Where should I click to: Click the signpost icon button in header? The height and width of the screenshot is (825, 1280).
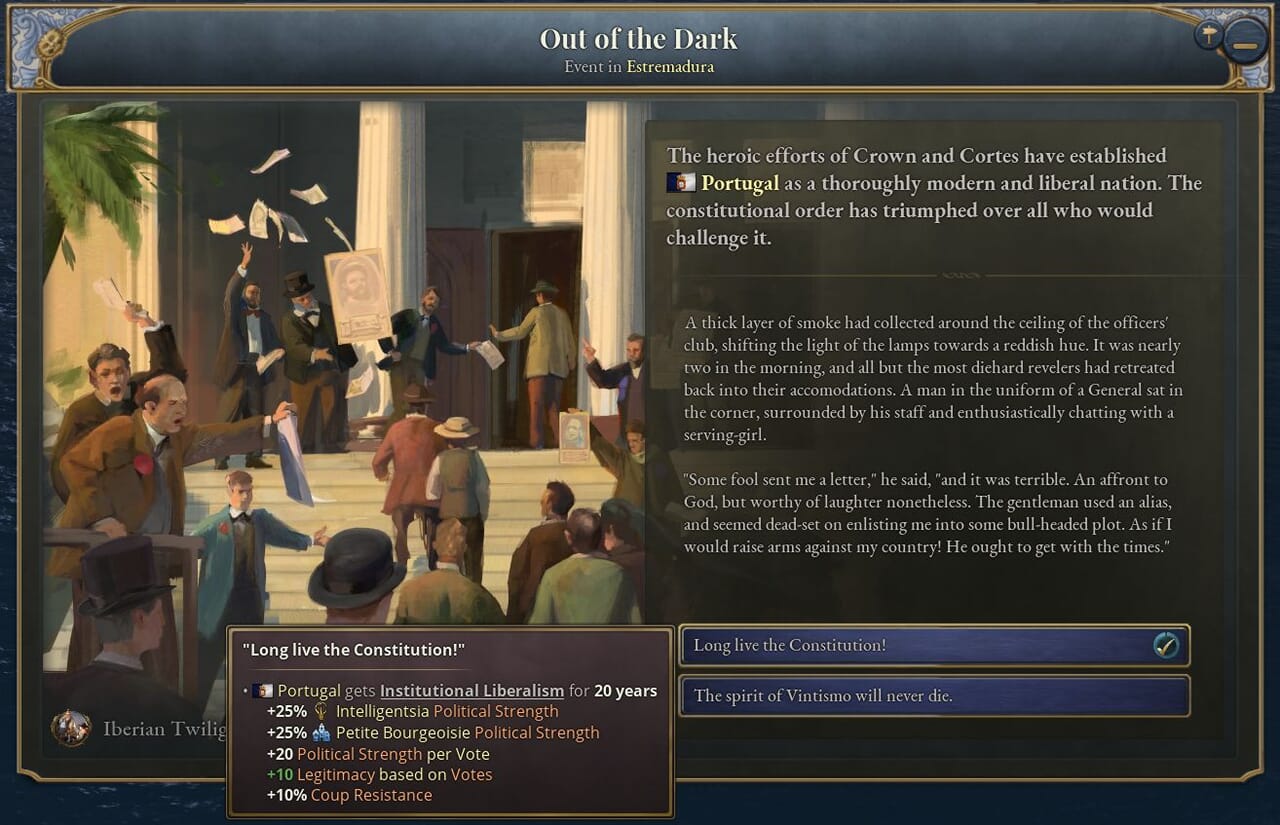click(x=1208, y=35)
